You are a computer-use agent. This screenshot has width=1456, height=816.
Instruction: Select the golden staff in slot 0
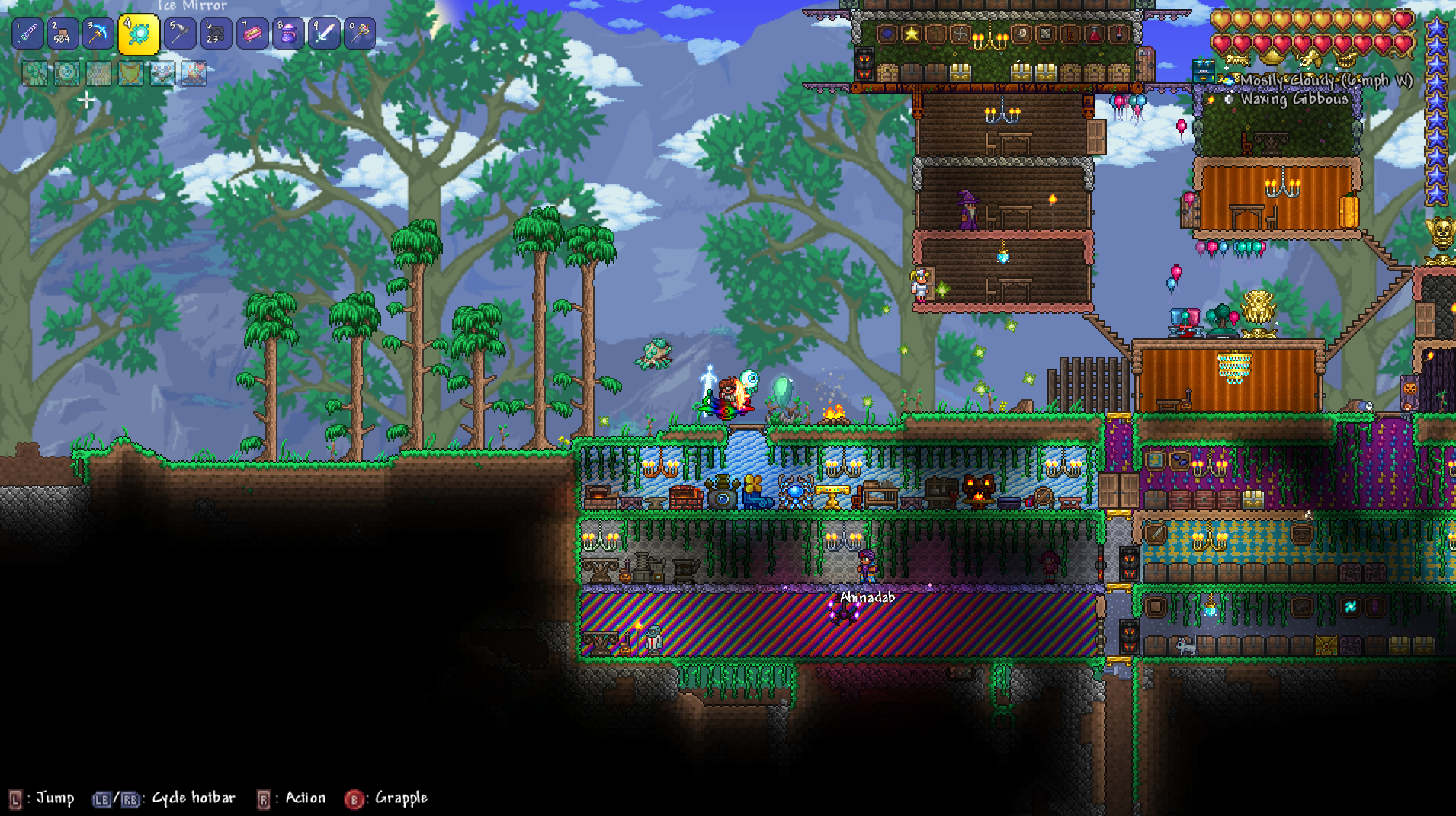click(360, 34)
